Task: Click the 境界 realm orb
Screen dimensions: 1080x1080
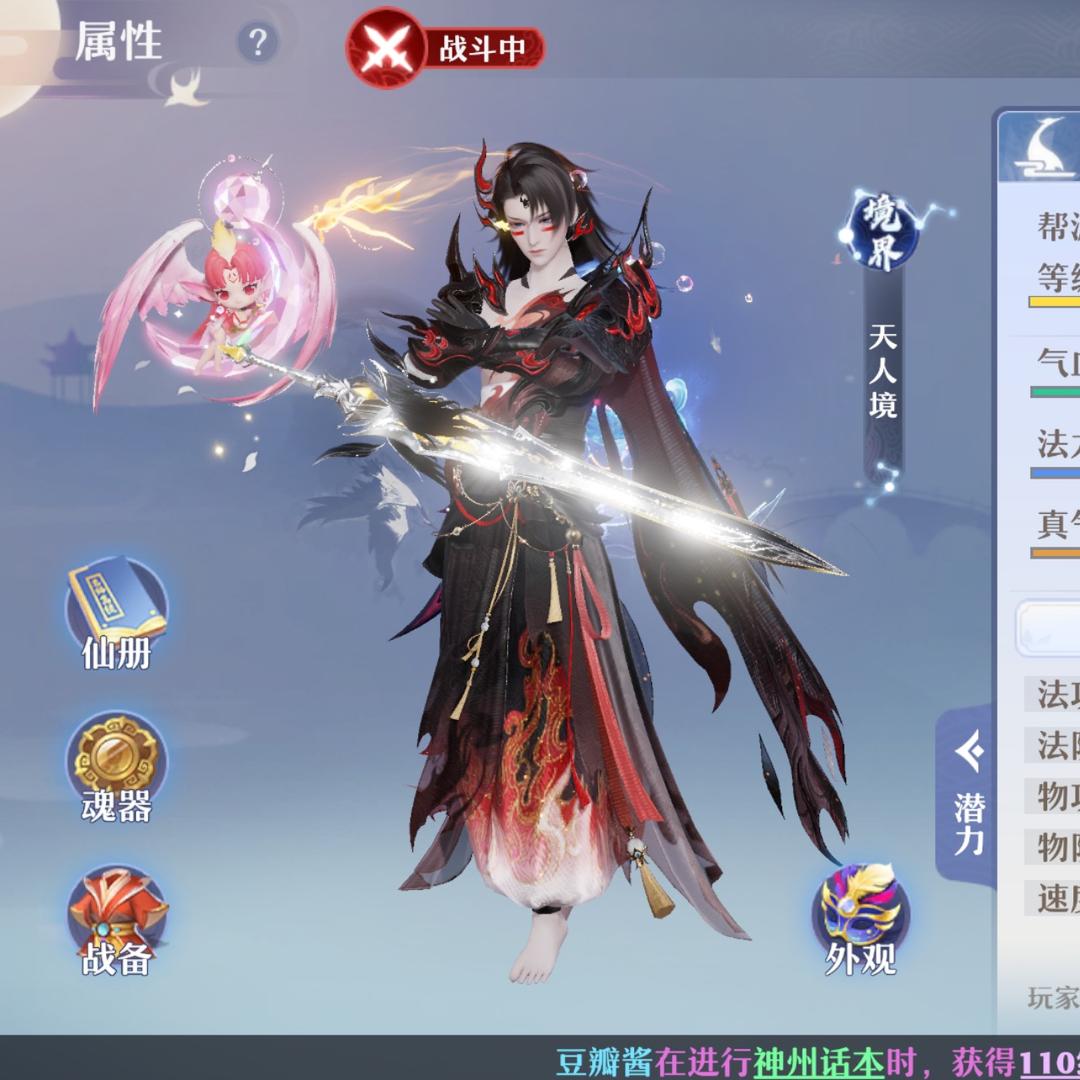Action: pos(880,232)
